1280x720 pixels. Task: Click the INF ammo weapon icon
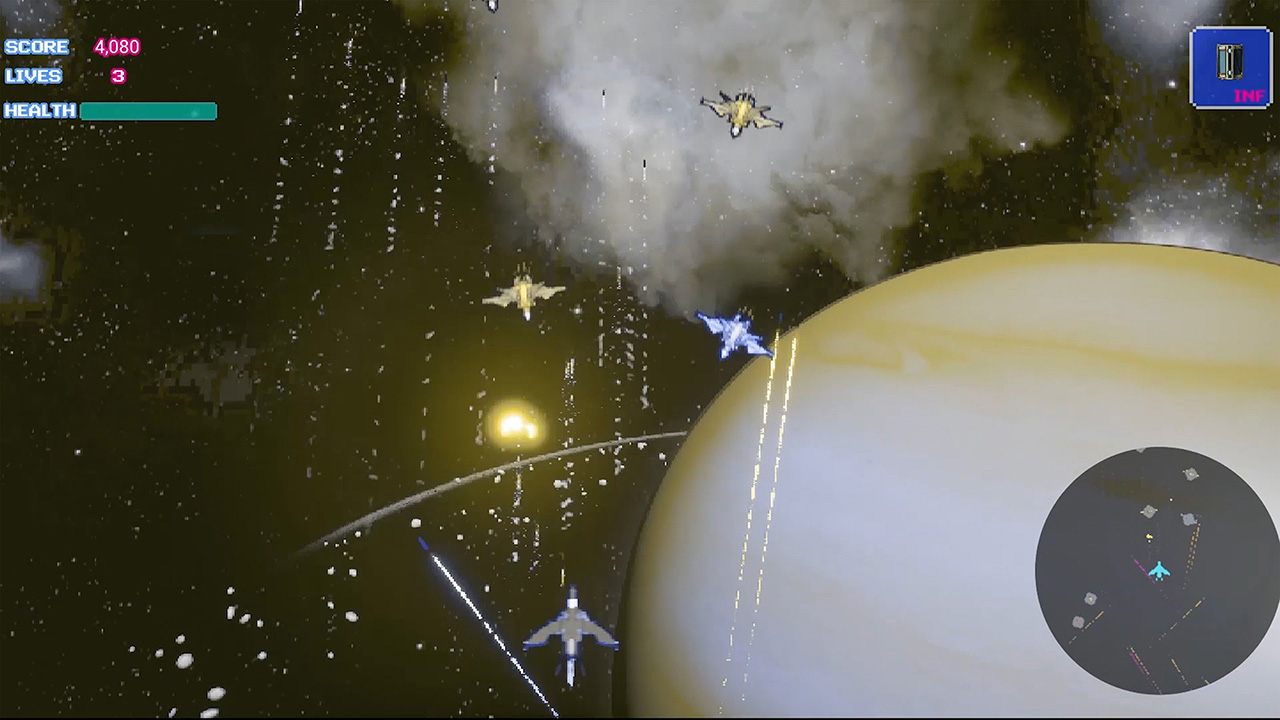tap(1228, 63)
